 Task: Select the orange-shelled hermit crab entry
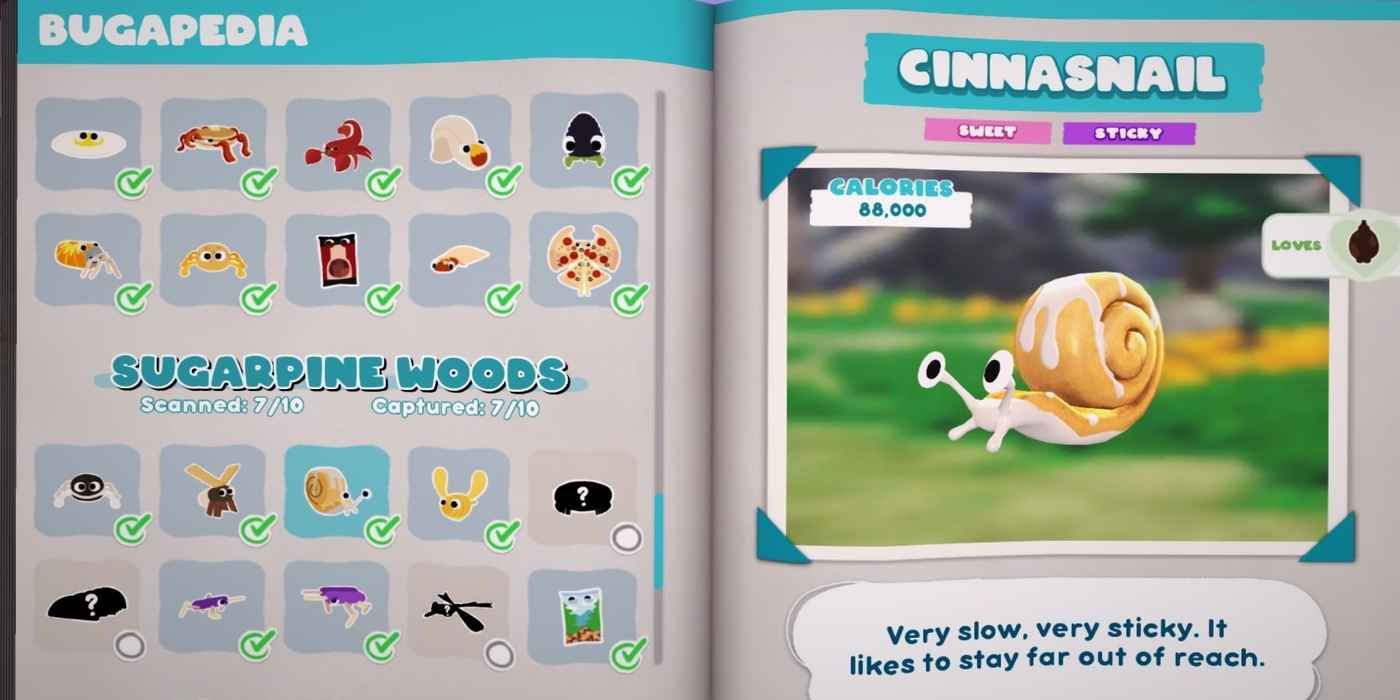pos(88,260)
